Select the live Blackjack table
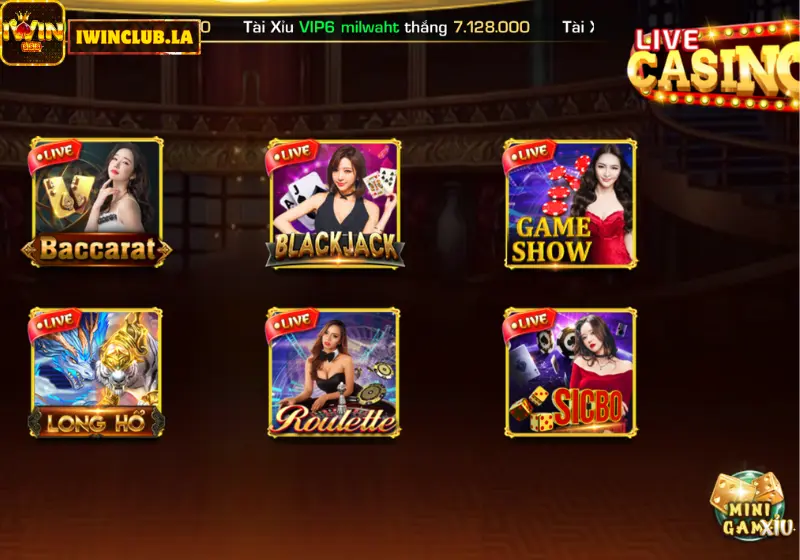The height and width of the screenshot is (560, 800). [x=335, y=204]
